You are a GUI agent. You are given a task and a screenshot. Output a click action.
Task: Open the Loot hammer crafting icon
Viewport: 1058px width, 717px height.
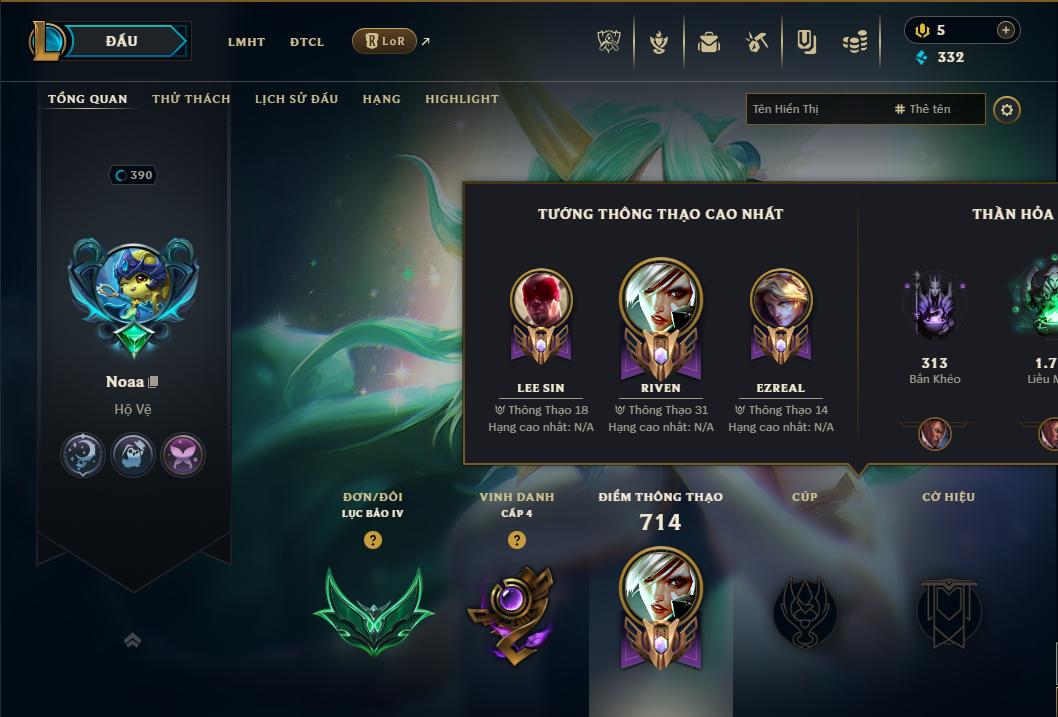pos(757,42)
